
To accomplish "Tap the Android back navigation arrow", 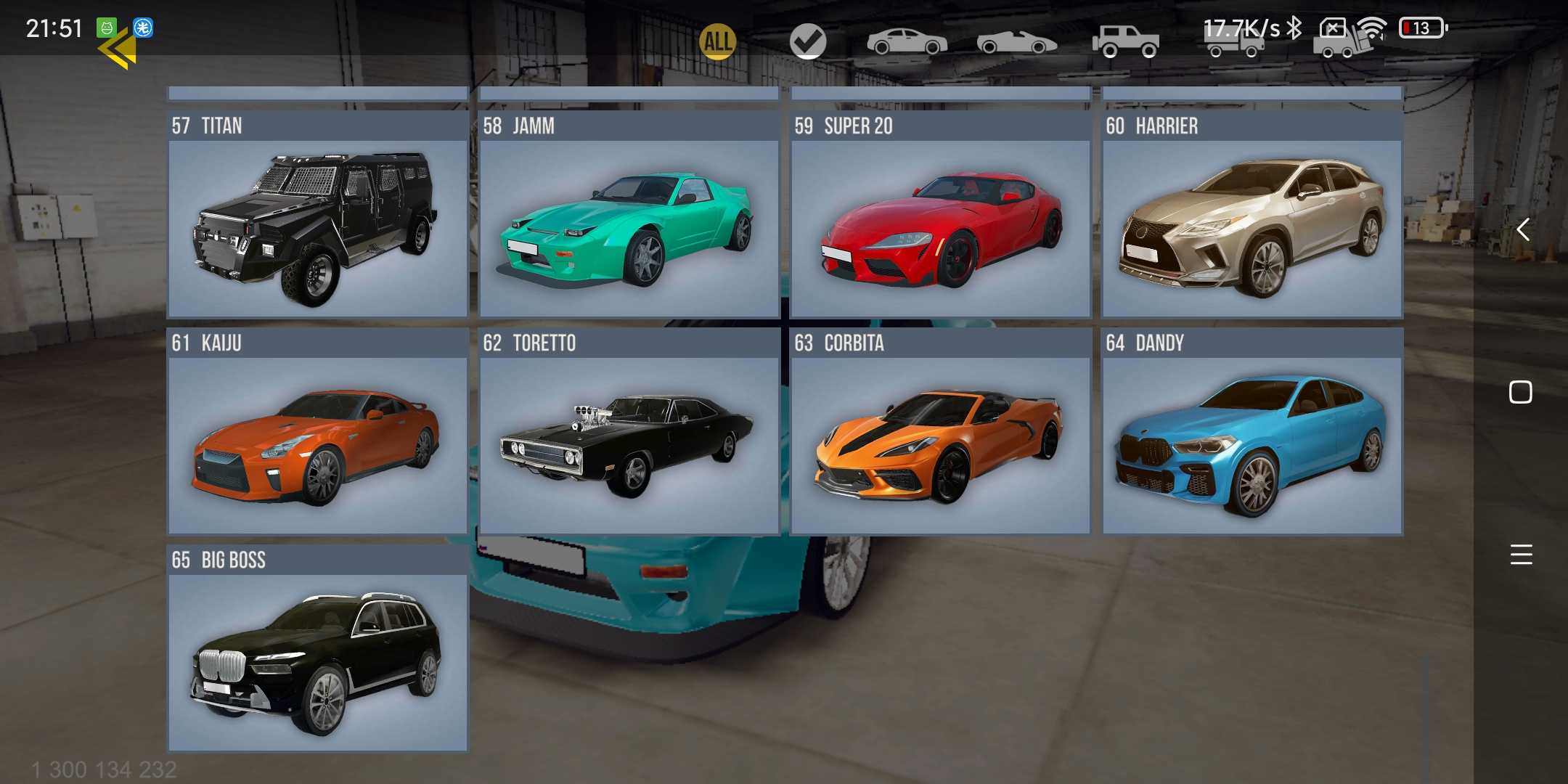I will pyautogui.click(x=1522, y=230).
